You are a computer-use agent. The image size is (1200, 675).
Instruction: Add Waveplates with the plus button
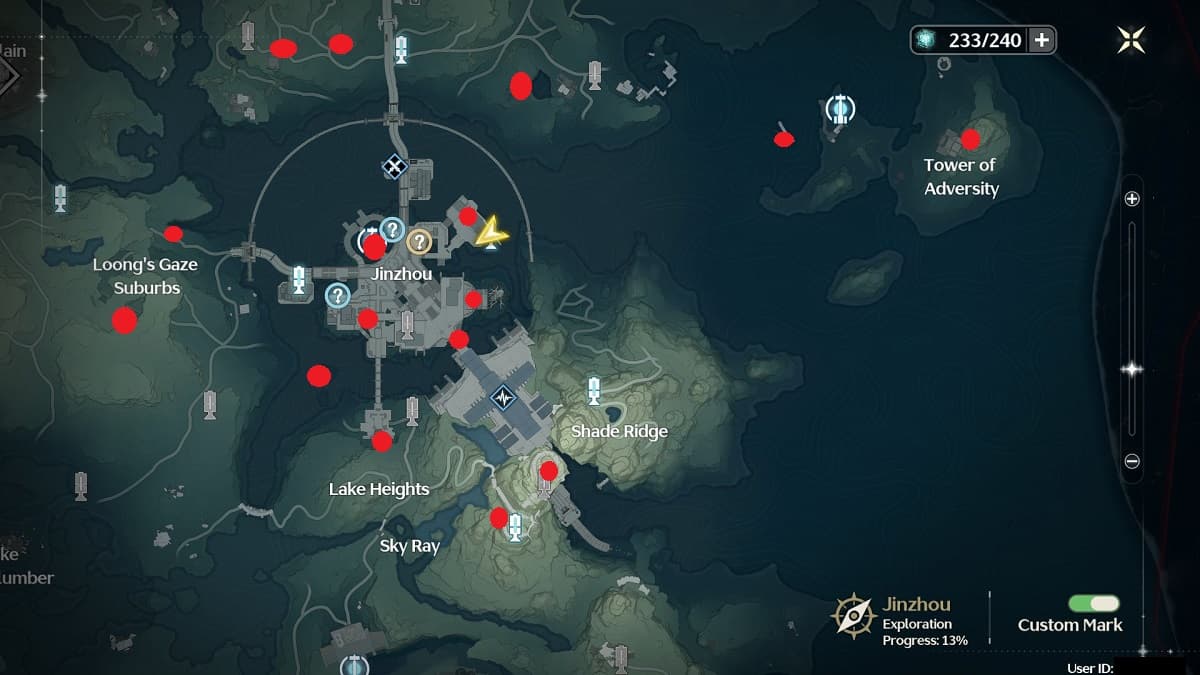pos(1041,40)
